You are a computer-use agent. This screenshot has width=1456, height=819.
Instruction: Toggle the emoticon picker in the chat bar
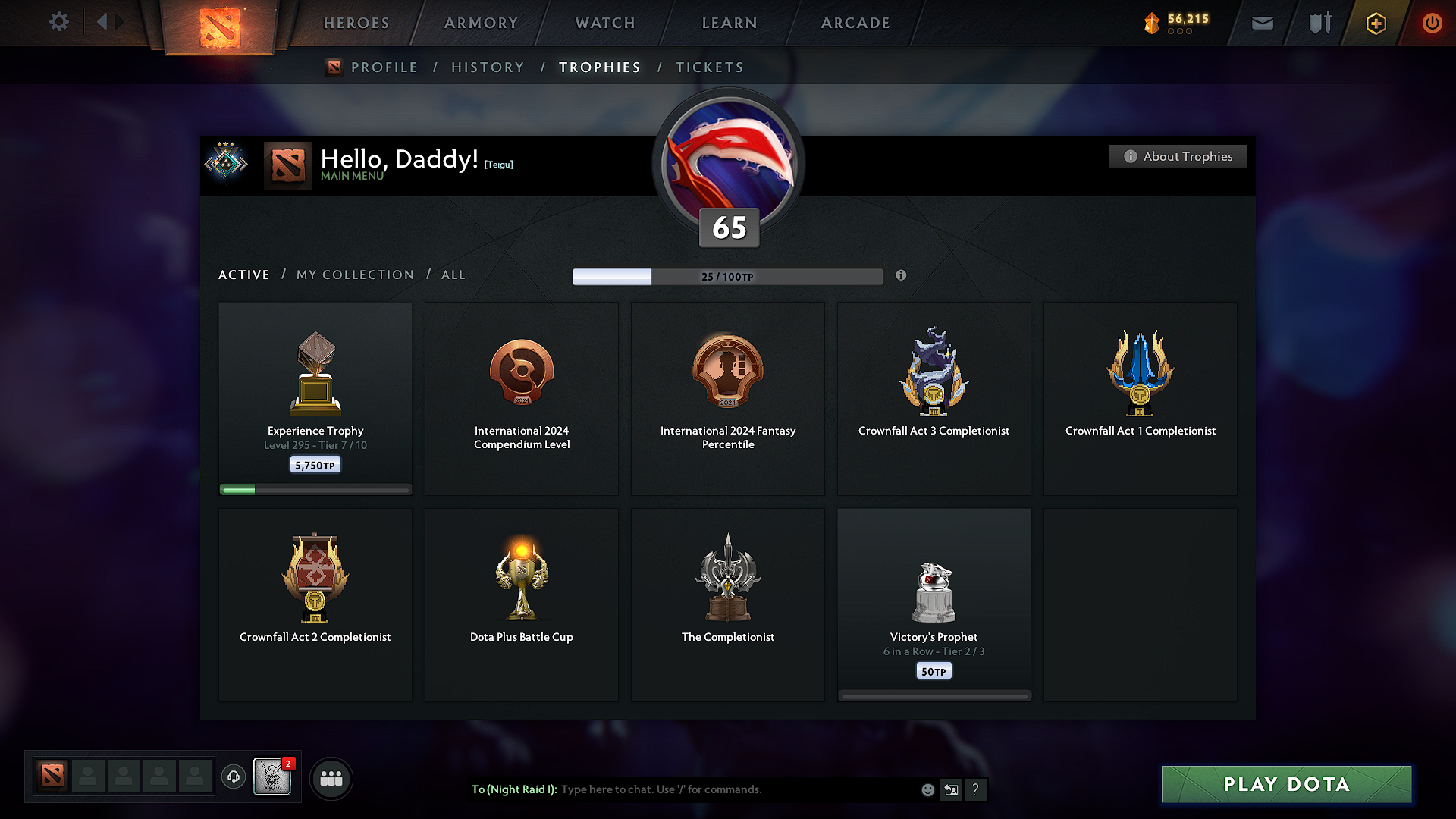927,789
